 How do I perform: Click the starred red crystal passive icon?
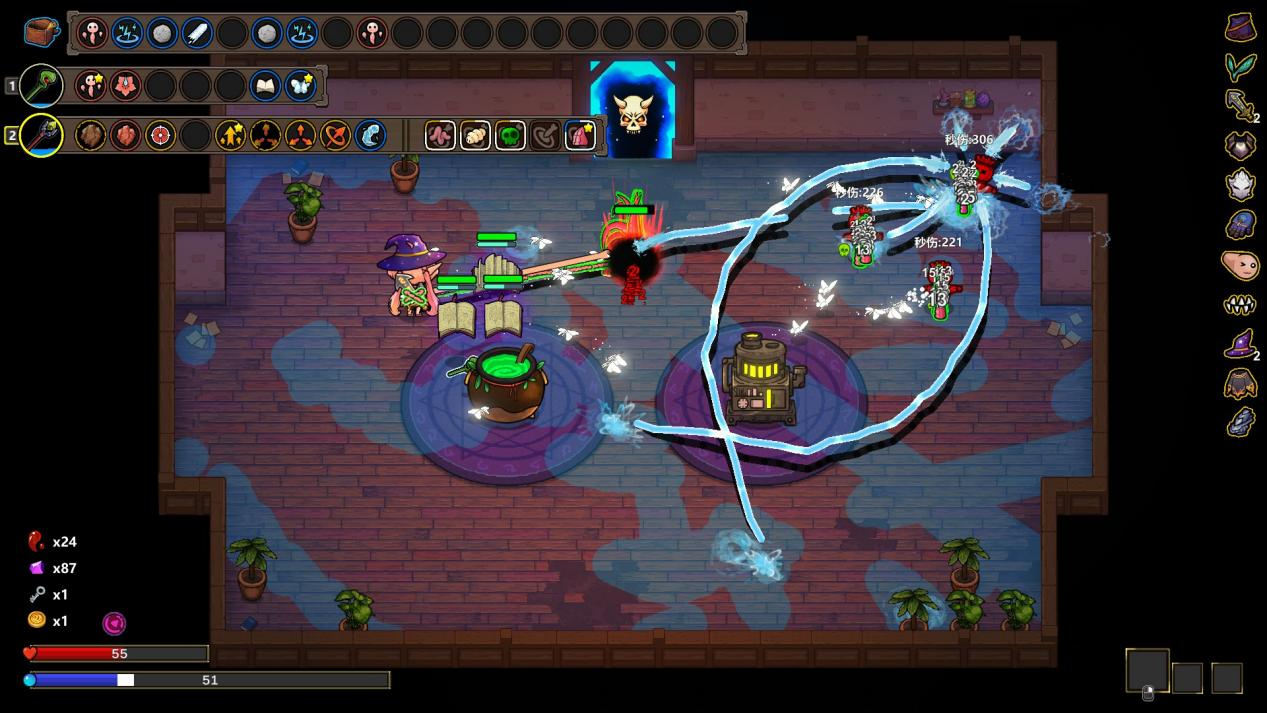[x=580, y=135]
